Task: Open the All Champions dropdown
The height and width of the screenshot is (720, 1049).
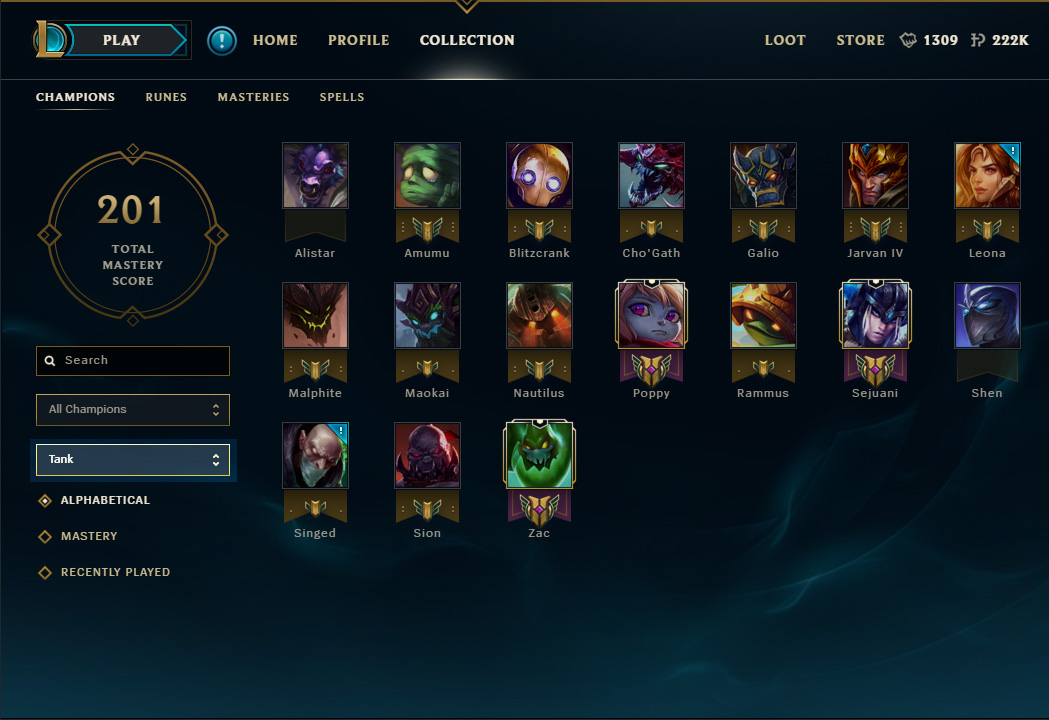Action: click(x=133, y=409)
